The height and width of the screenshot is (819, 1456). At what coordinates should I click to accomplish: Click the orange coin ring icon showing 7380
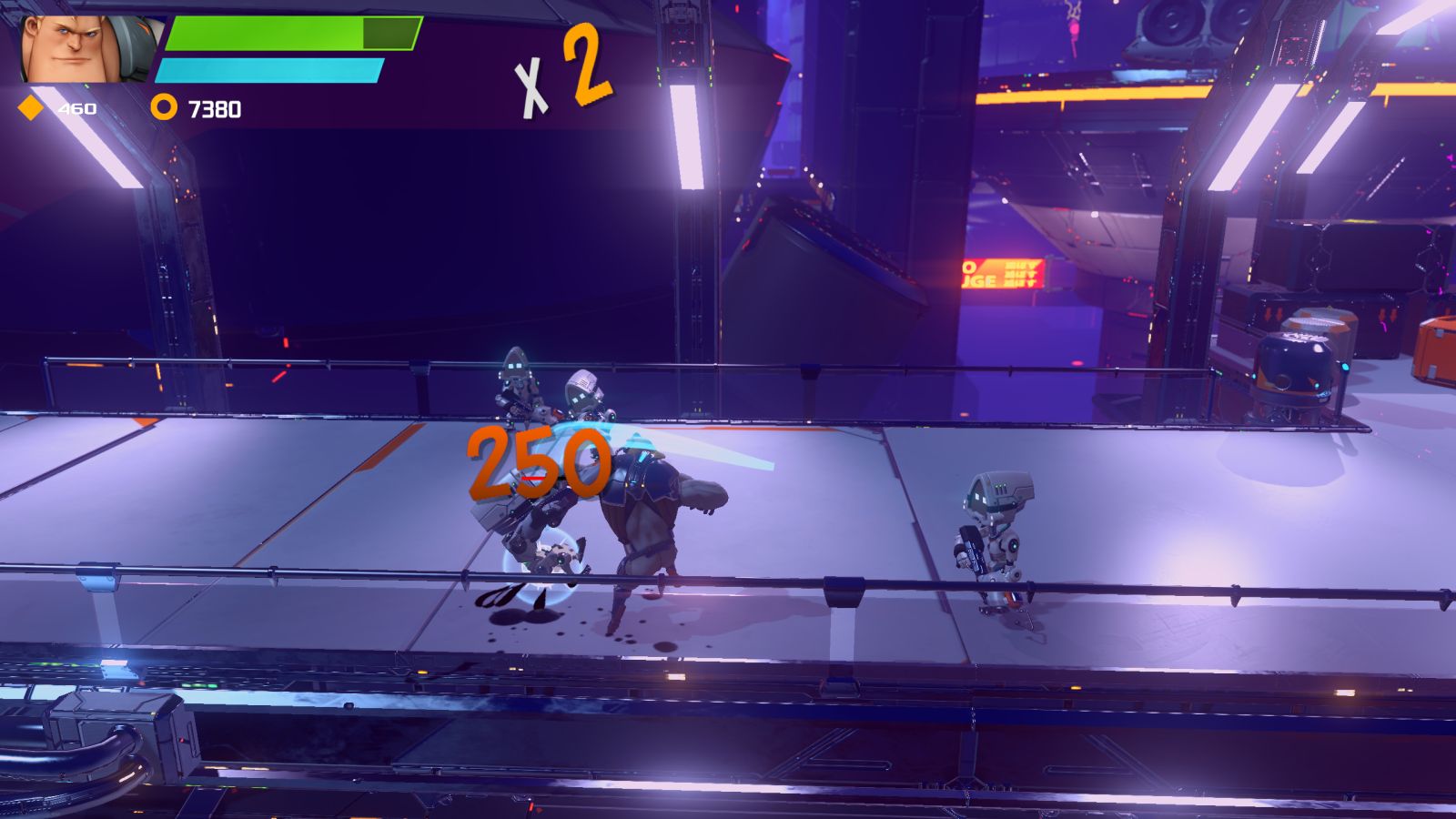tap(166, 107)
